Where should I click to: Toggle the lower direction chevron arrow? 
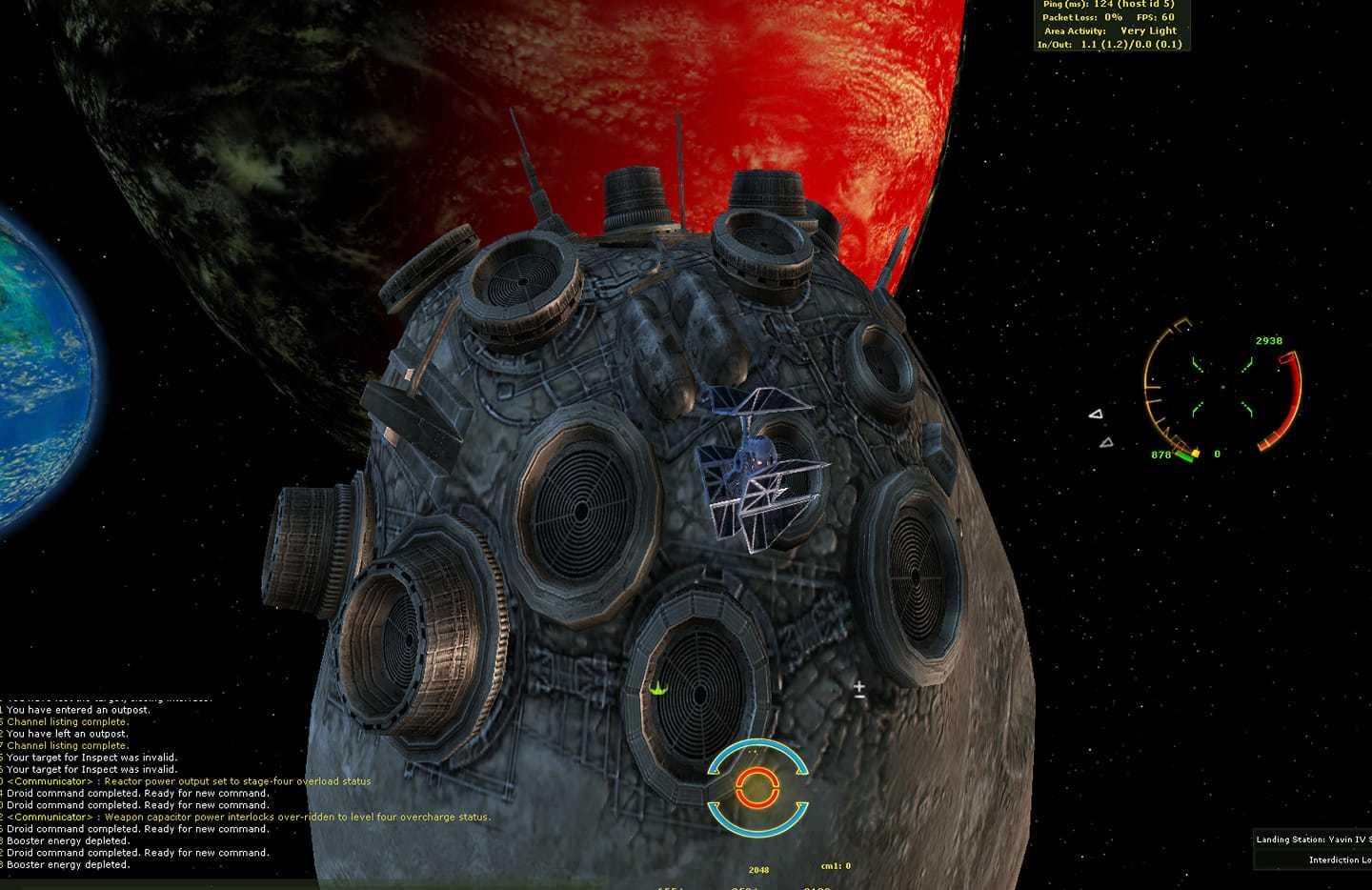click(1107, 441)
